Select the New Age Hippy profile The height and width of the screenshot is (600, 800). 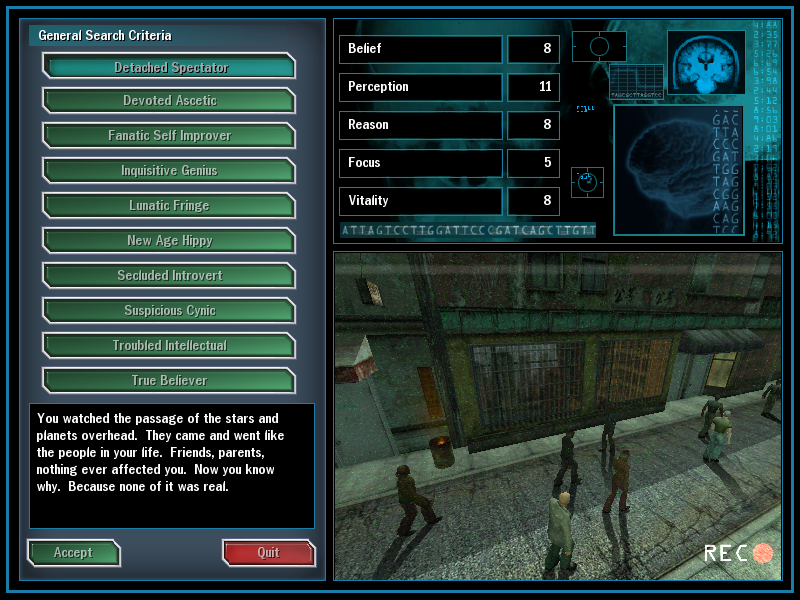click(x=170, y=241)
